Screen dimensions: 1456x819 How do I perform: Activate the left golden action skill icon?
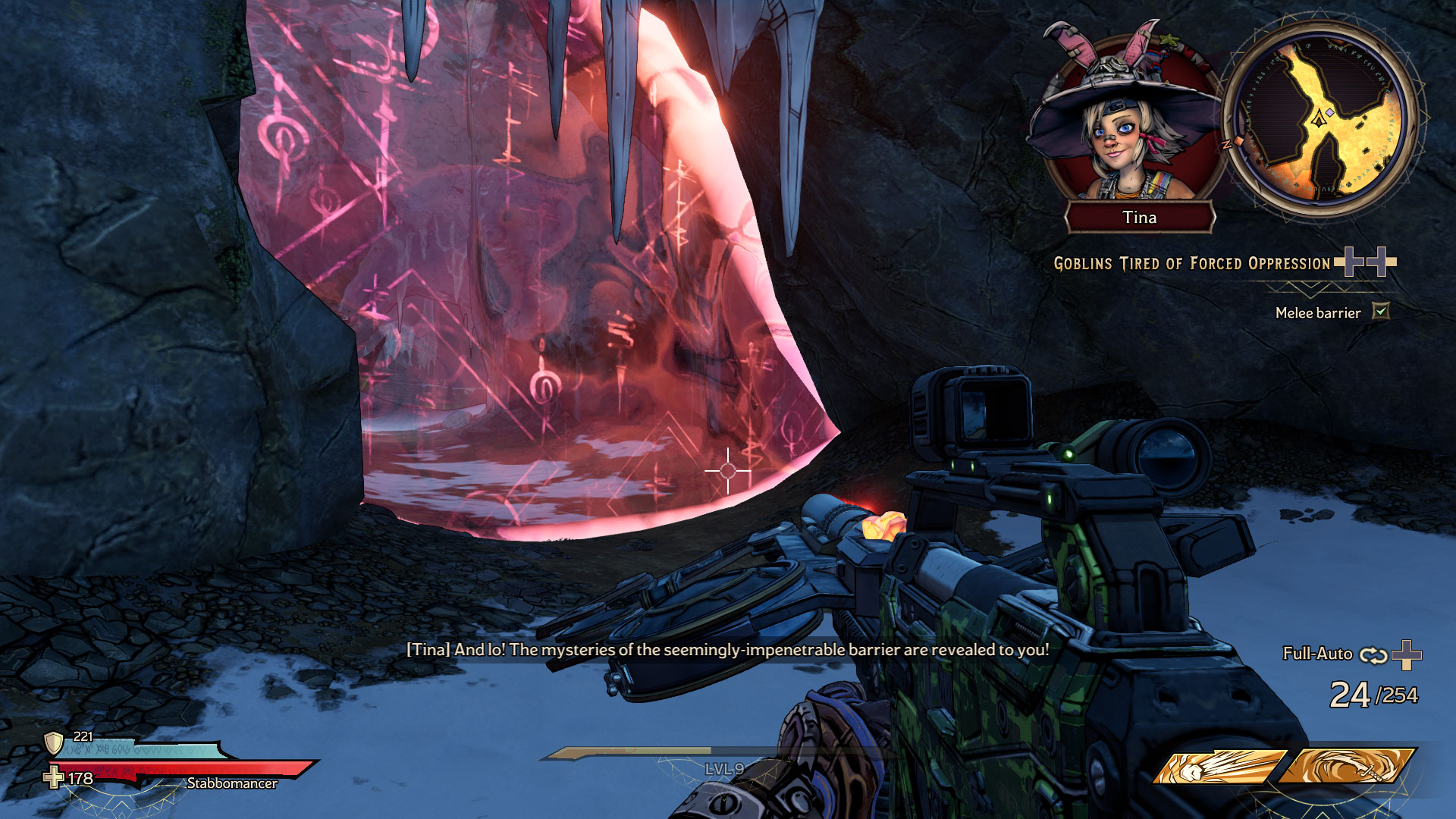point(1218,767)
